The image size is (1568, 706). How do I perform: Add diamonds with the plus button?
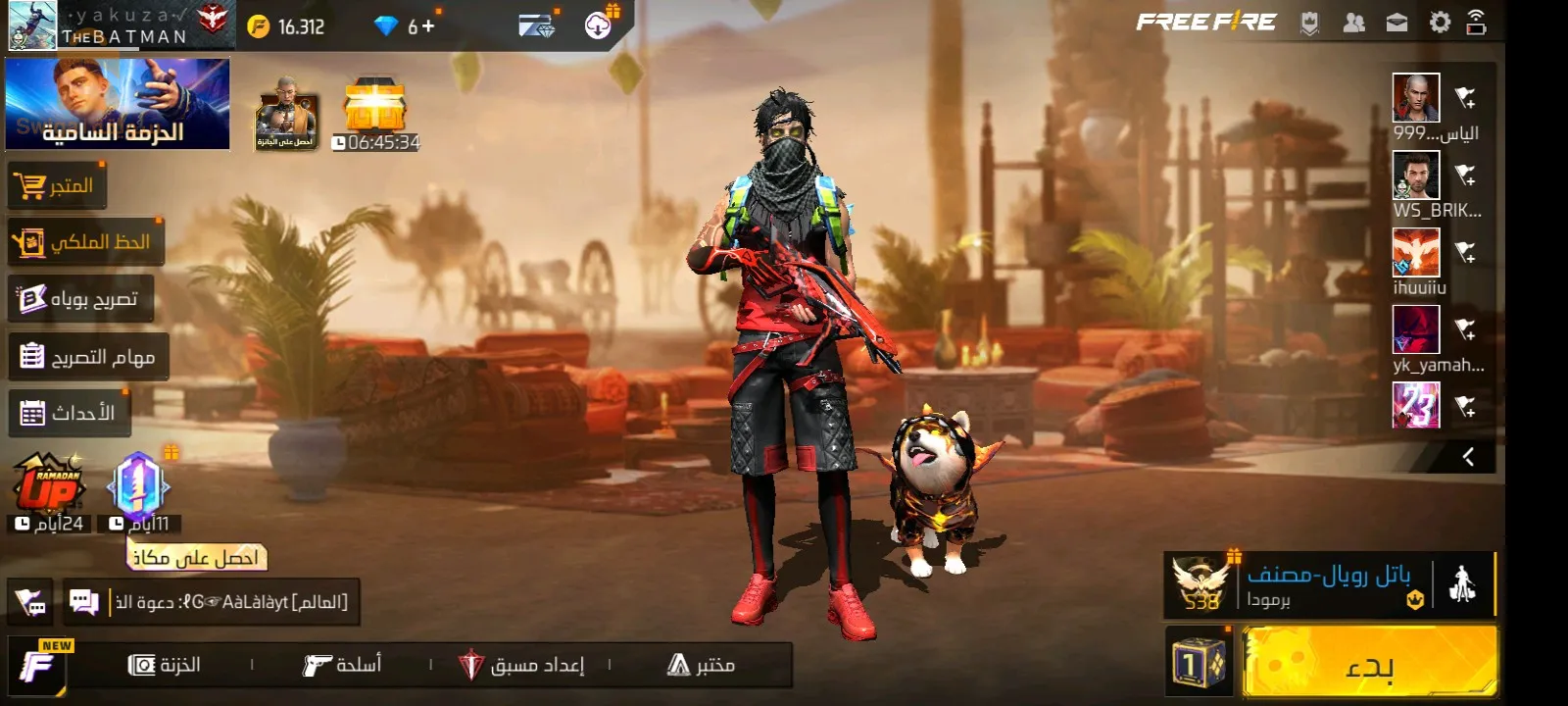(428, 26)
